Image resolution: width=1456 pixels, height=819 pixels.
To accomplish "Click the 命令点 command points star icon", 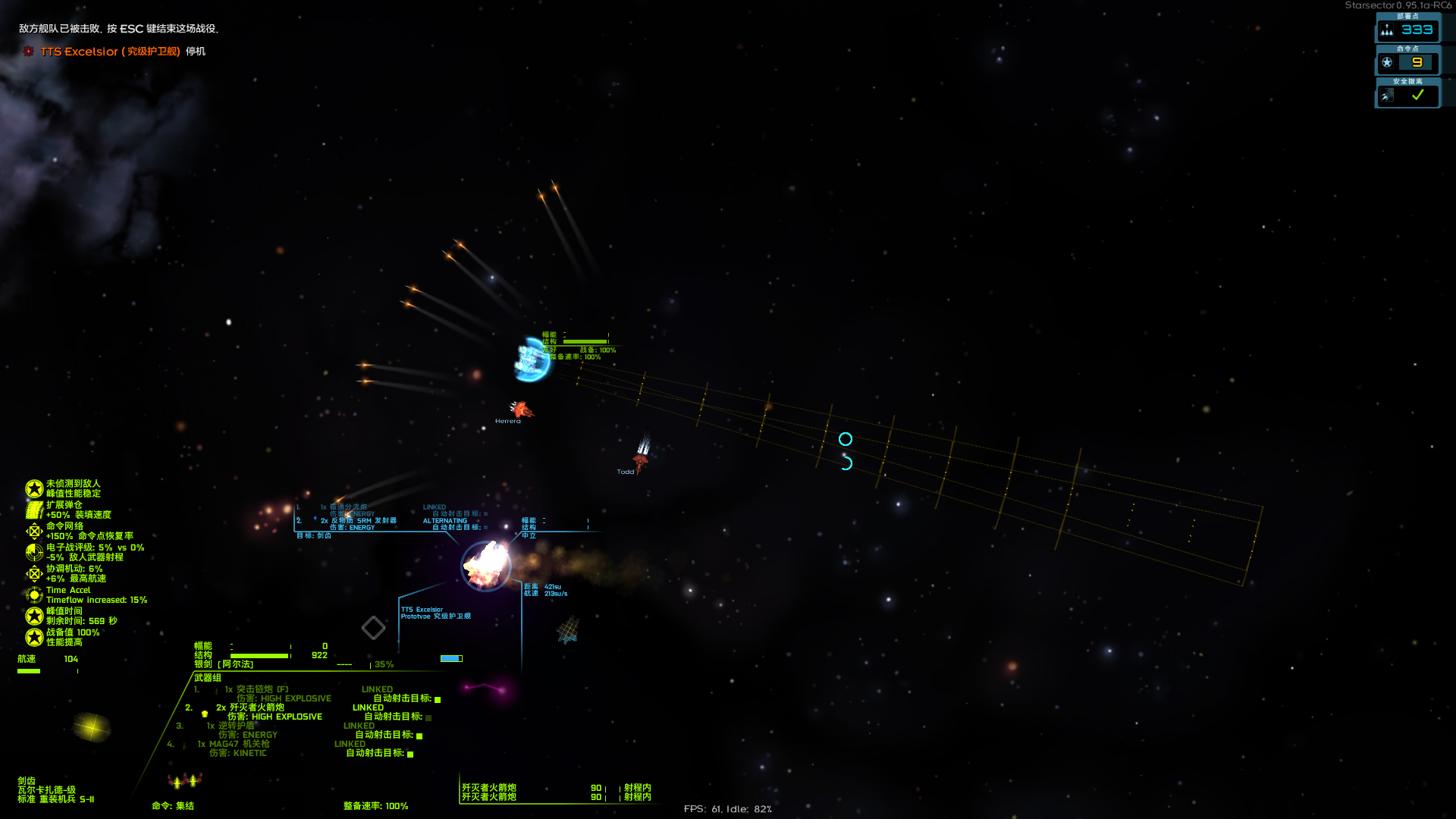I will click(1387, 62).
